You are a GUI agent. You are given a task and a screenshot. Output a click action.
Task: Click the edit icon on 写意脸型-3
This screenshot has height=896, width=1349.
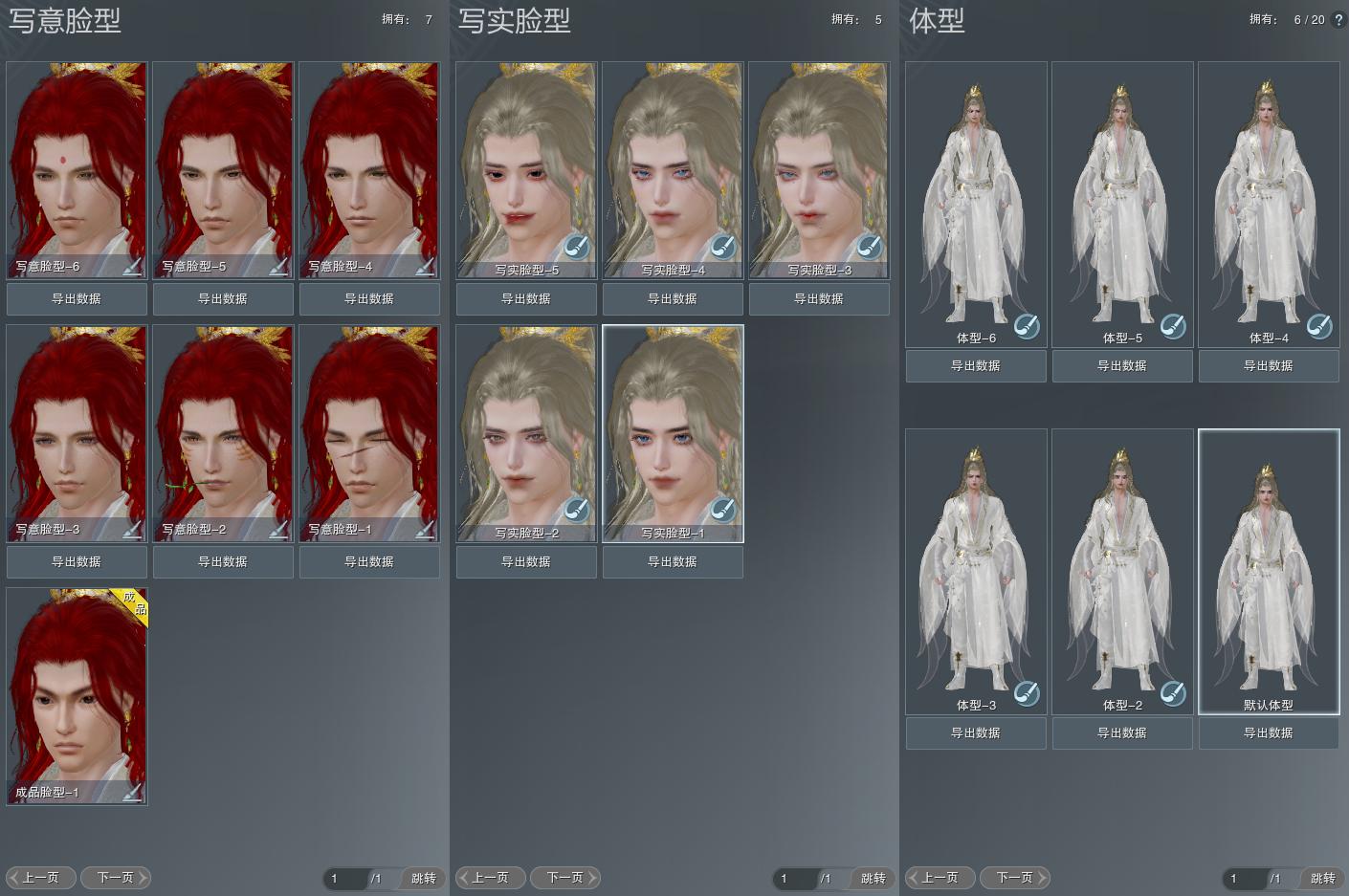tap(132, 529)
